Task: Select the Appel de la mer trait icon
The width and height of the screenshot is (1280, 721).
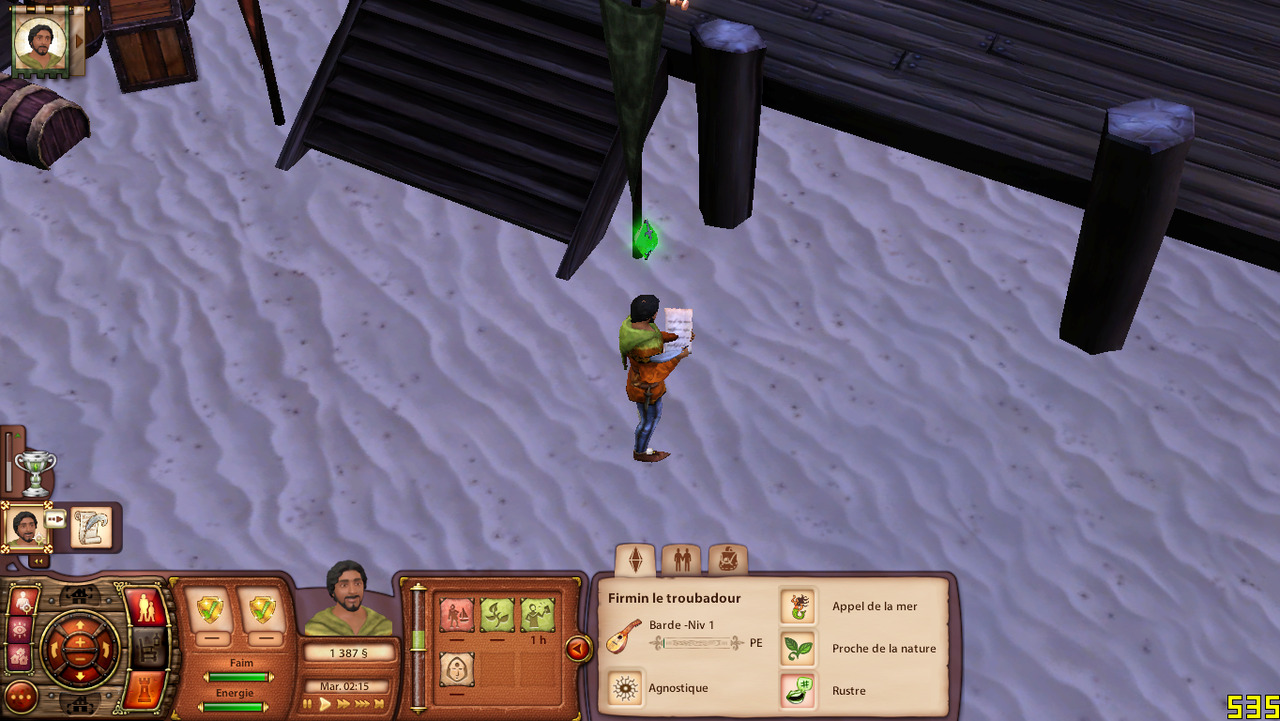Action: [x=797, y=606]
